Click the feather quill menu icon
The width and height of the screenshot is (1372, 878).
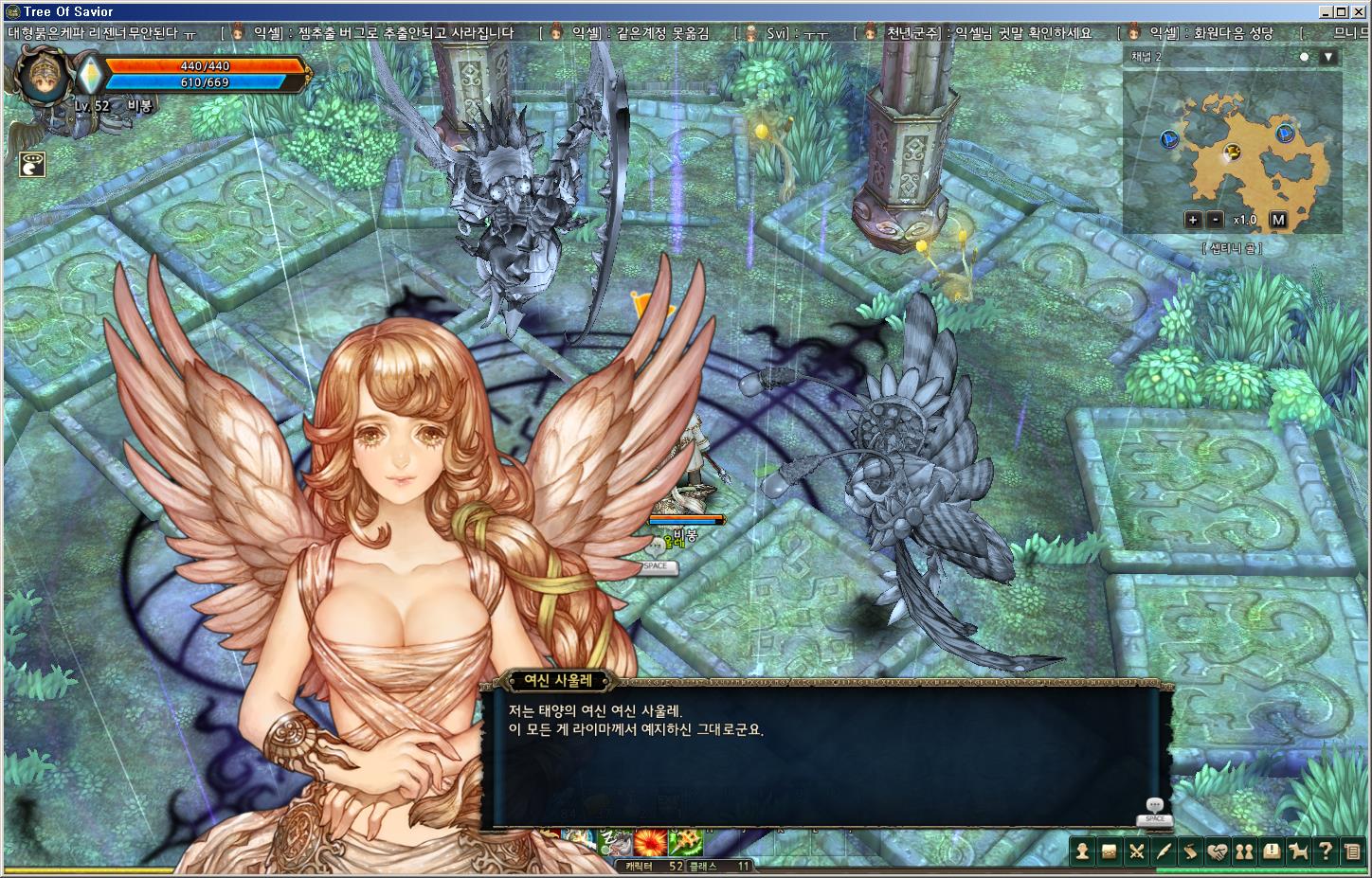pos(1164,851)
